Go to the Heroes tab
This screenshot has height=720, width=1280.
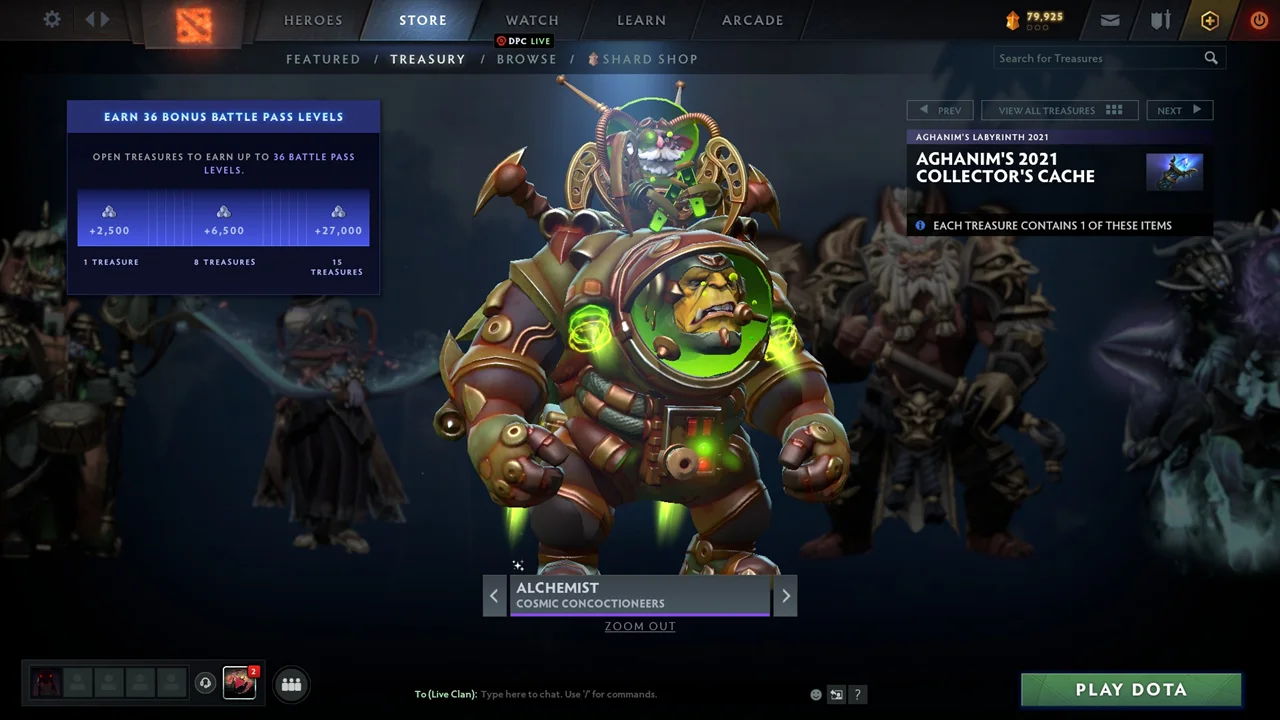pyautogui.click(x=313, y=20)
